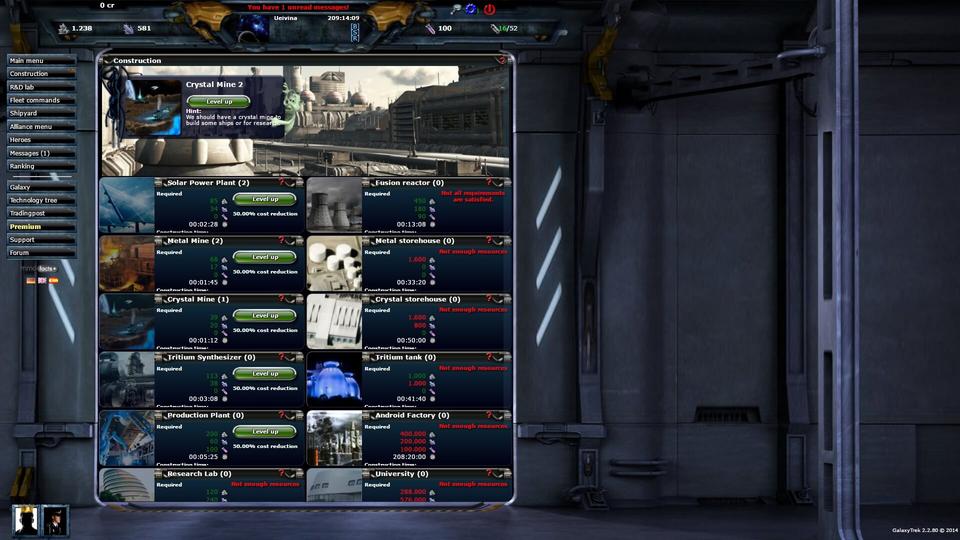Show the Technology tree
960x540 pixels.
tap(41, 200)
